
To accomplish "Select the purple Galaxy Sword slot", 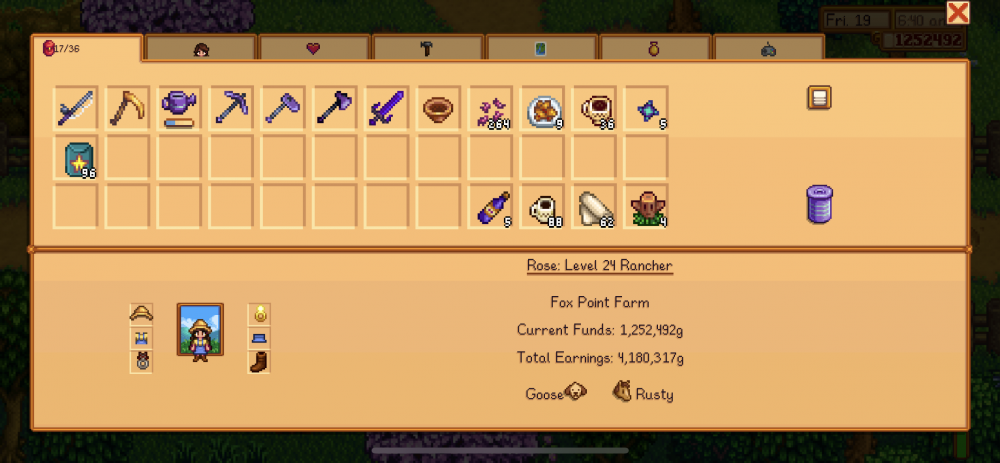I will pyautogui.click(x=387, y=107).
